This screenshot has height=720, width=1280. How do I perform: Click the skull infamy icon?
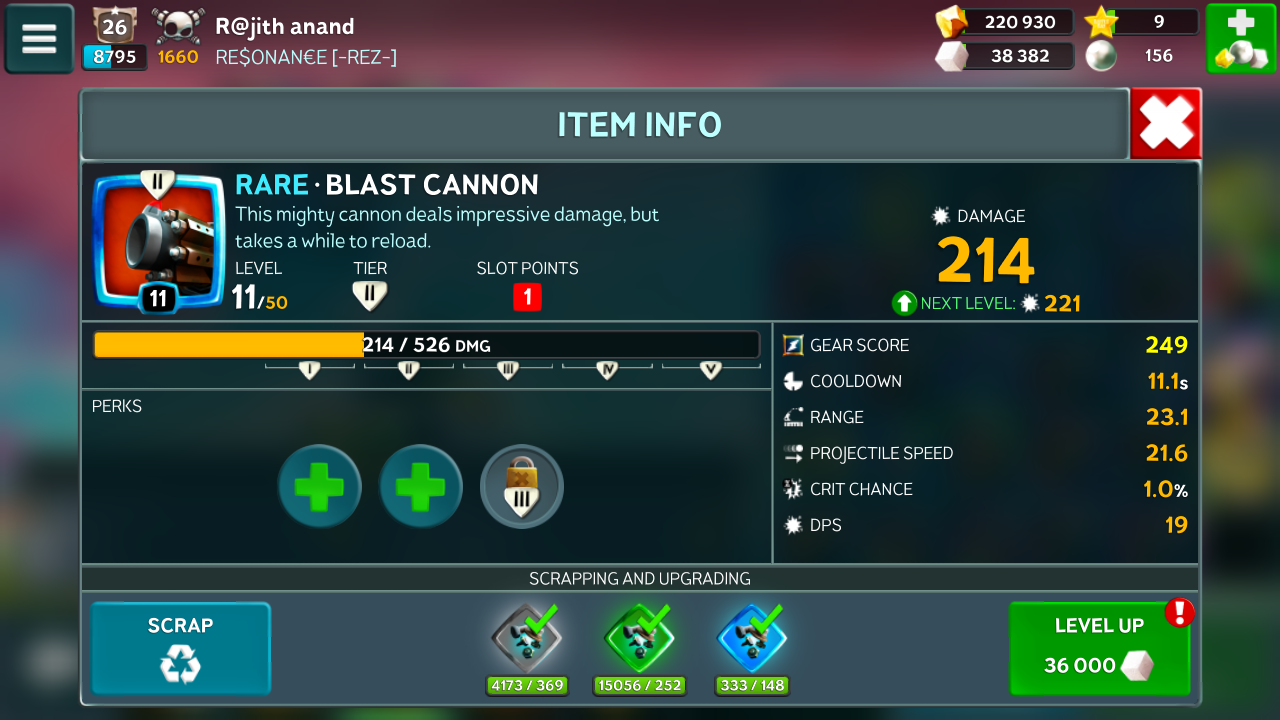(178, 26)
